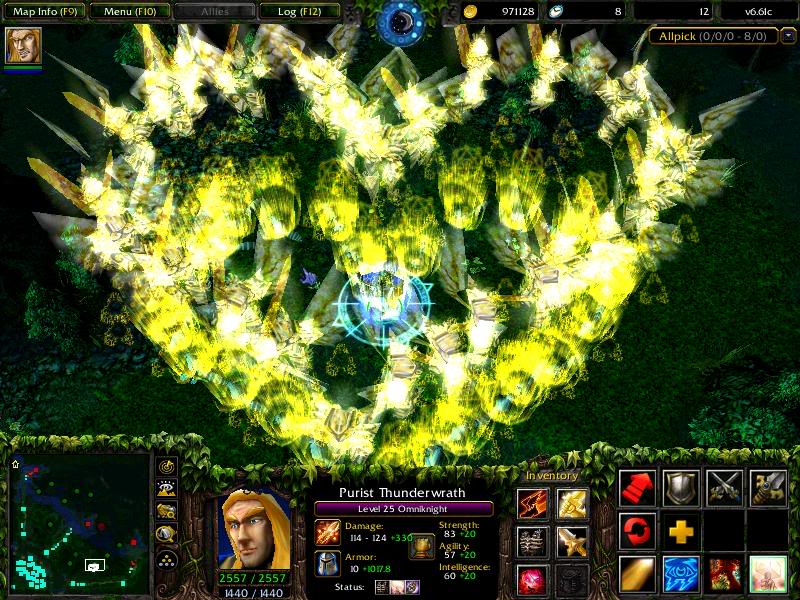Collapse the Allpick scoreboard arrow button

pos(789,36)
